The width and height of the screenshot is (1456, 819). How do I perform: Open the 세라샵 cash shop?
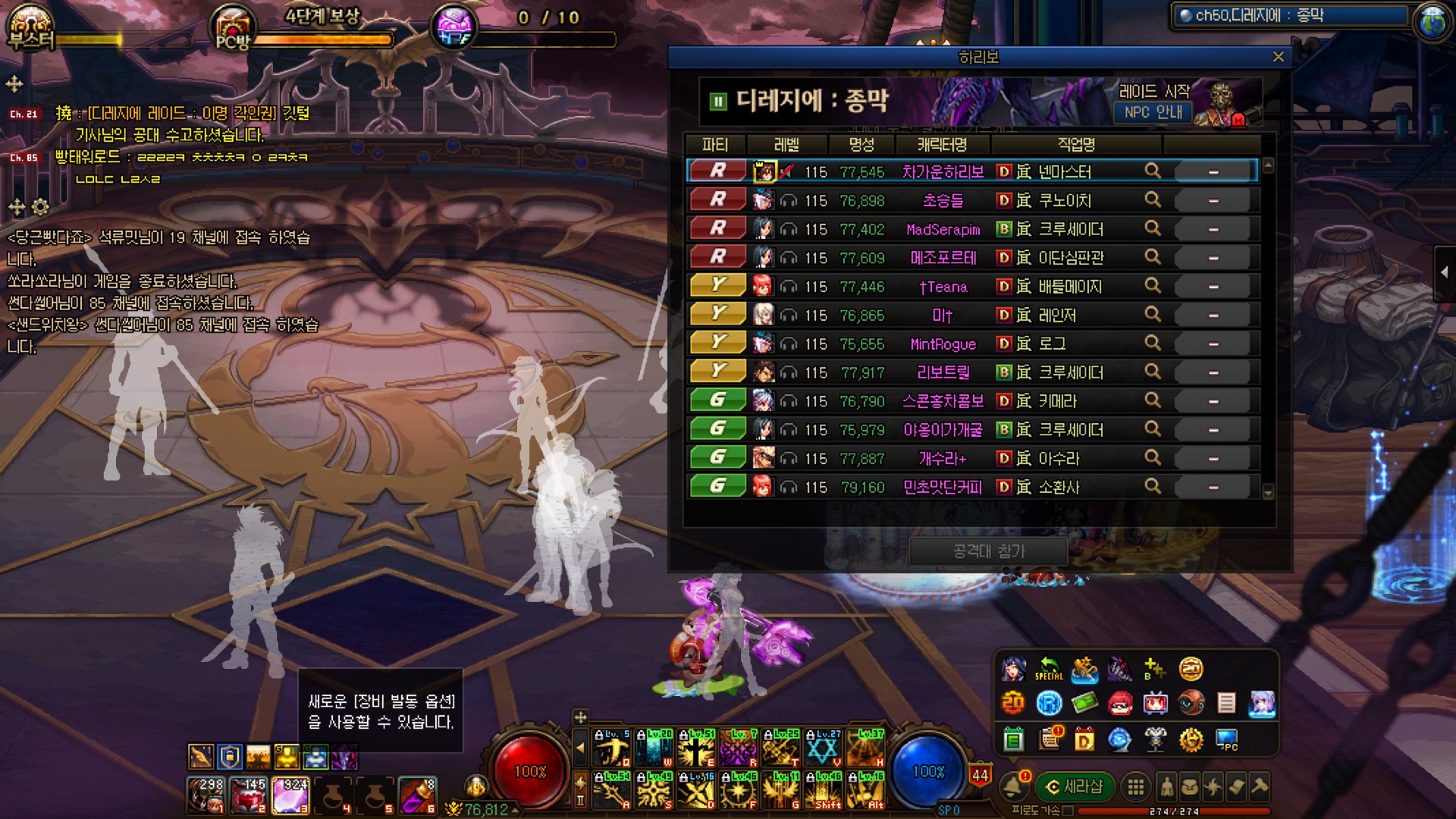1075,787
